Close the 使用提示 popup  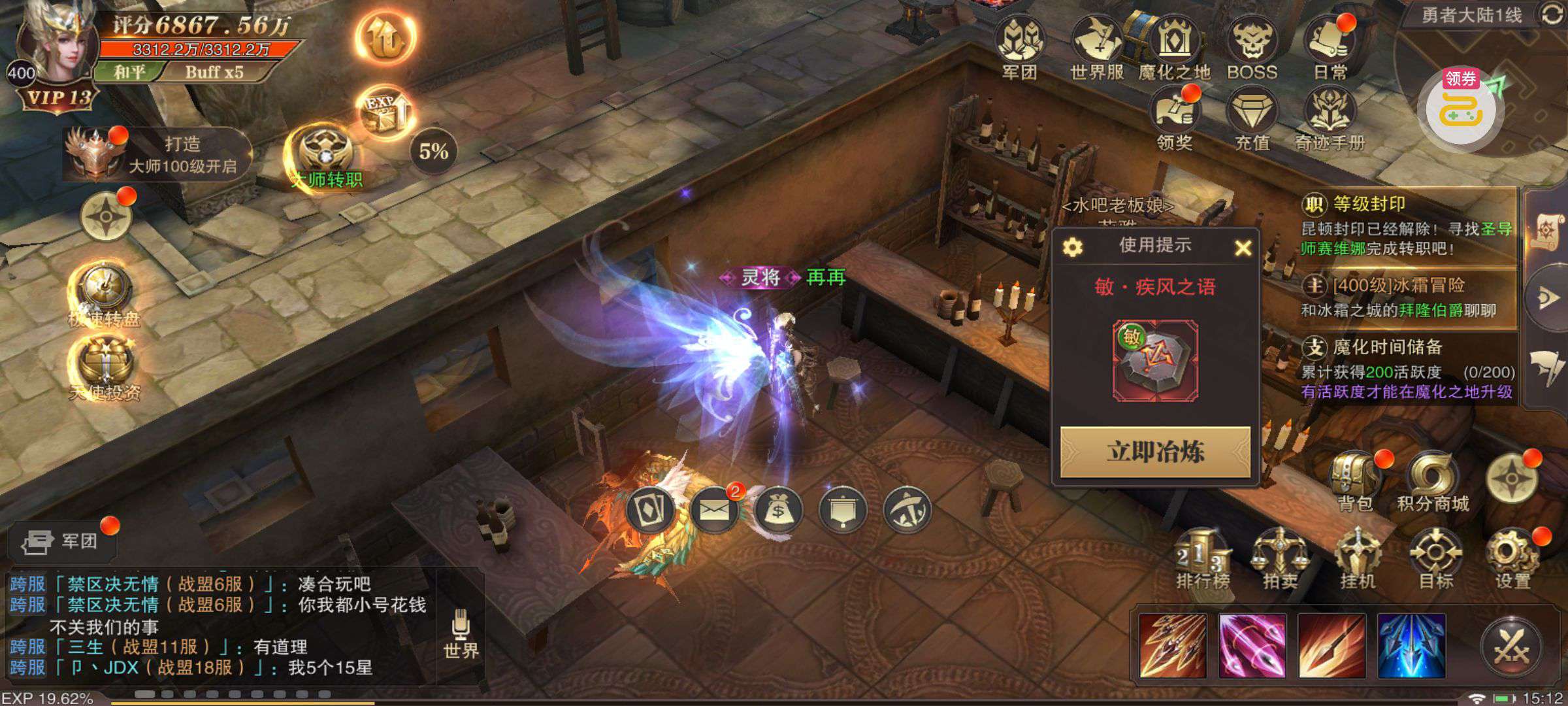point(1243,248)
